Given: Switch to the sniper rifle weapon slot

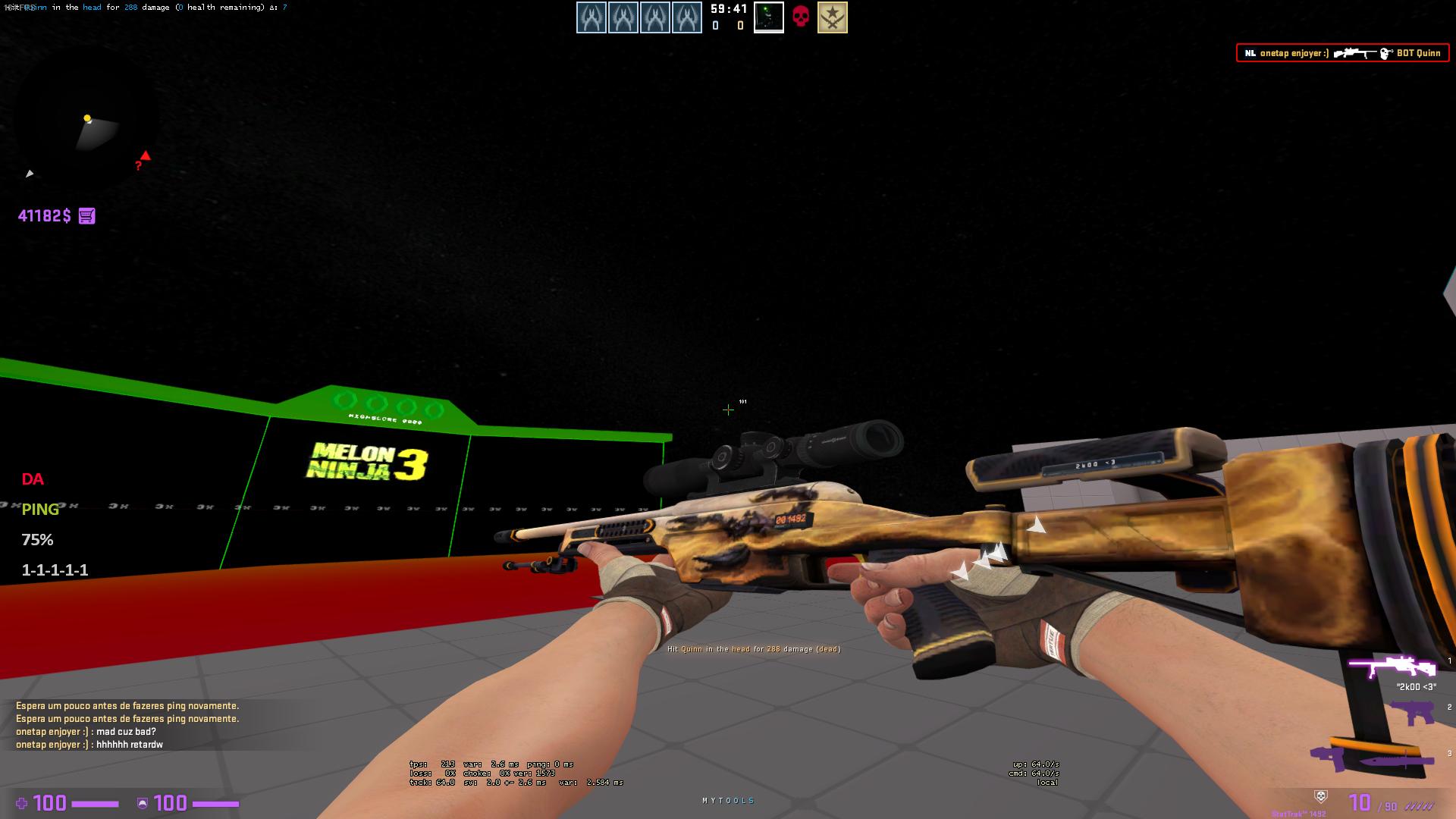Looking at the screenshot, I should [1392, 667].
